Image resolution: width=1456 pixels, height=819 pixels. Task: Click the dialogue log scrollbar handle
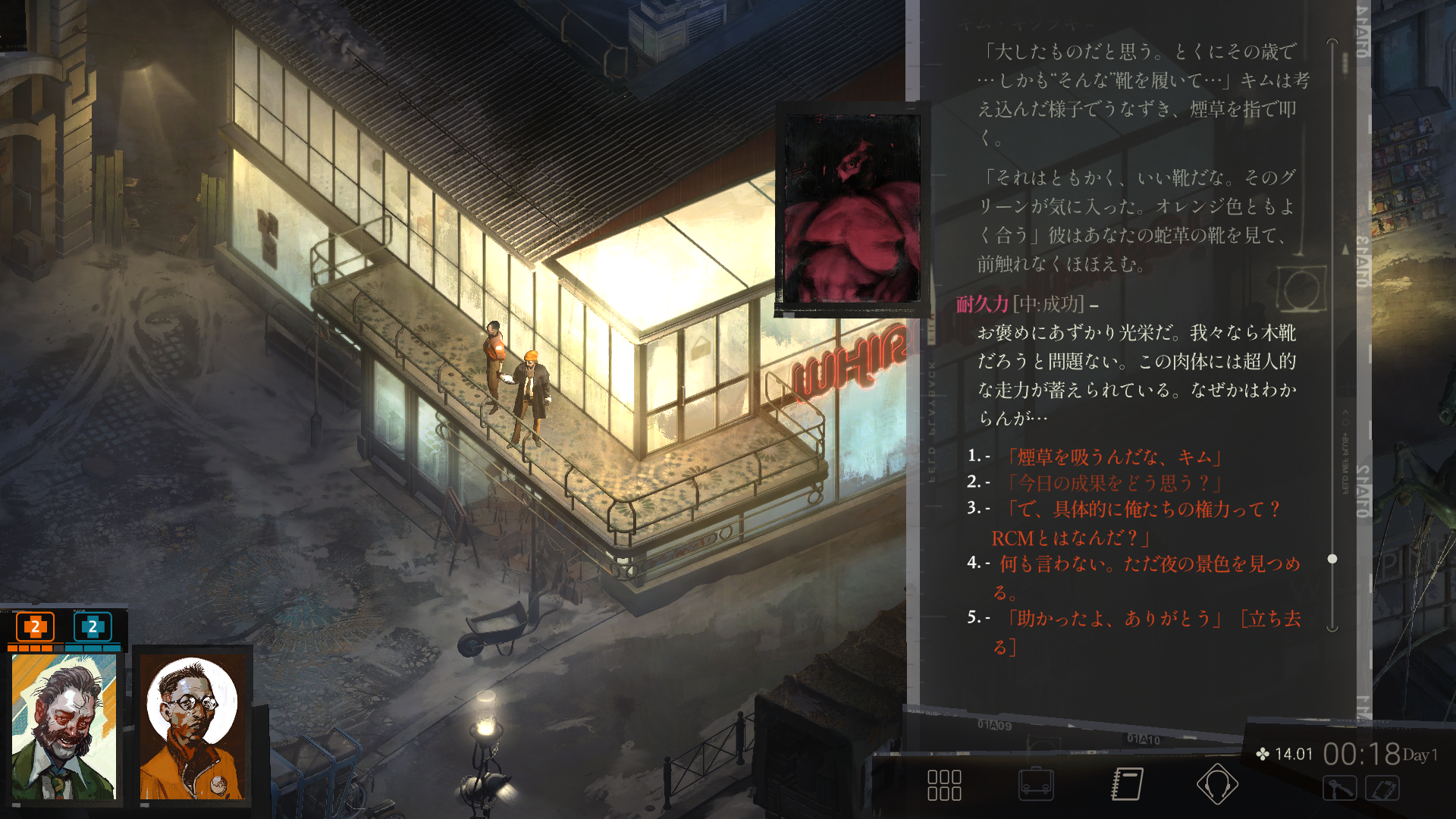(1332, 559)
